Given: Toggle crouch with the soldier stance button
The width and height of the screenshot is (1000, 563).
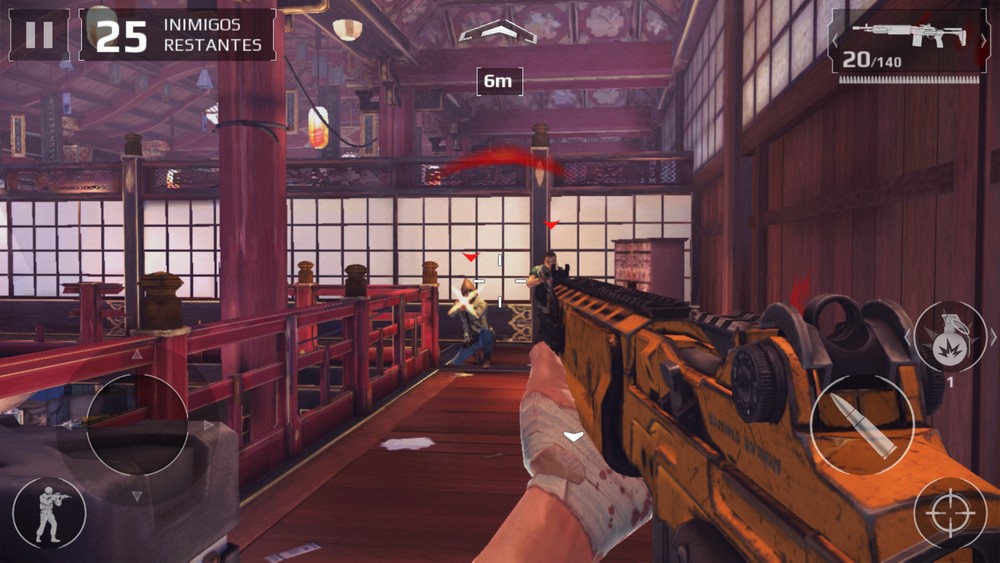Looking at the screenshot, I should click(x=49, y=513).
